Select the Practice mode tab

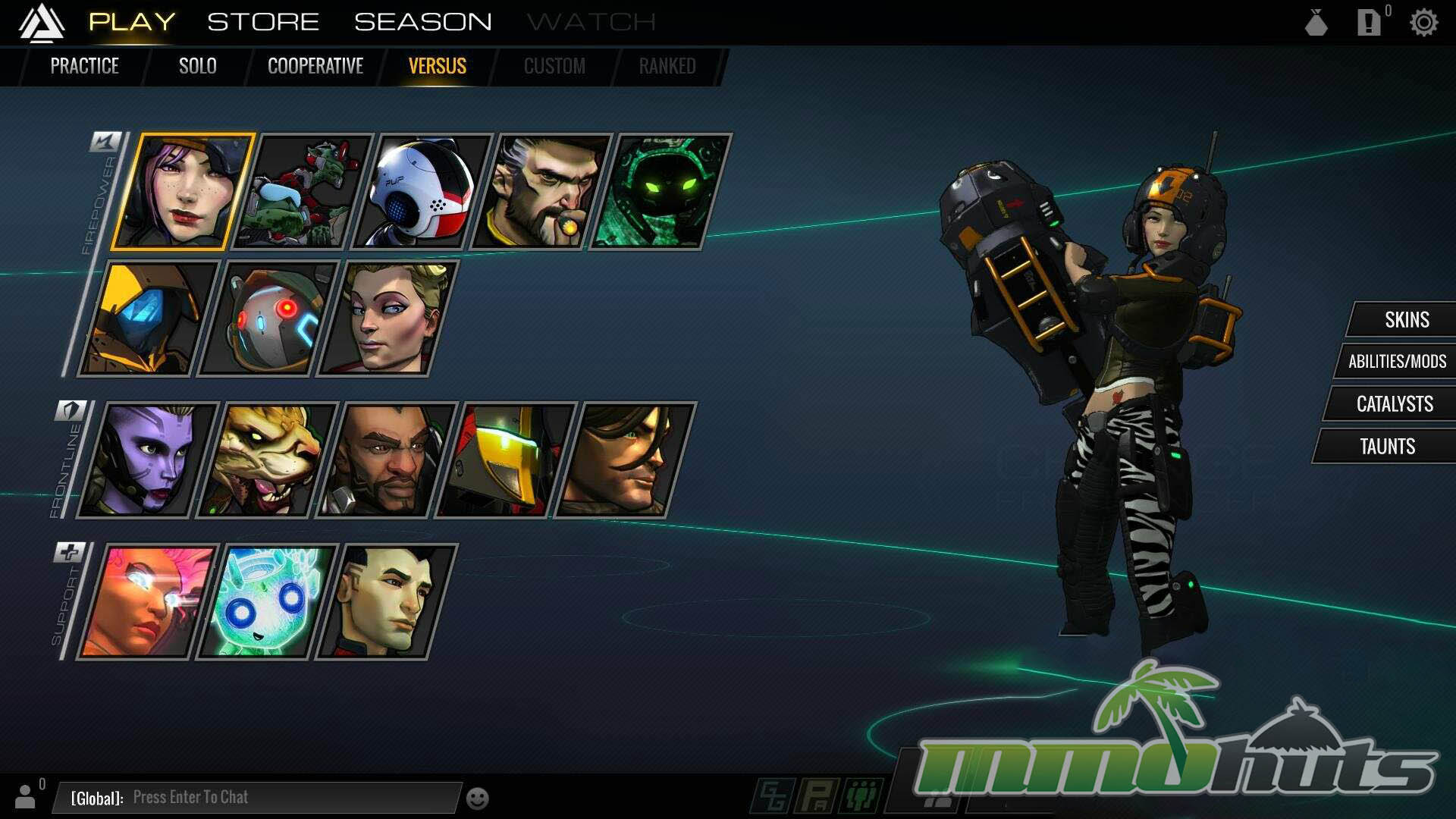tap(84, 66)
